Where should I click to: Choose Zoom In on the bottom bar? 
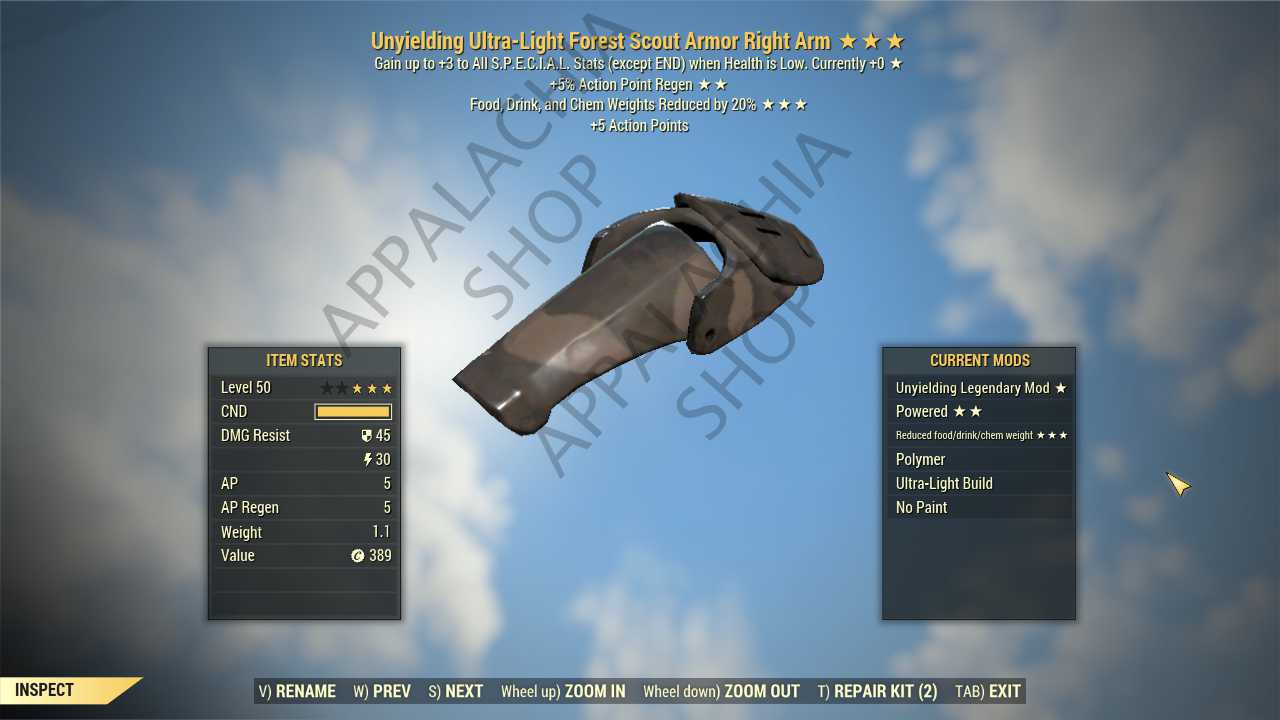[x=563, y=691]
